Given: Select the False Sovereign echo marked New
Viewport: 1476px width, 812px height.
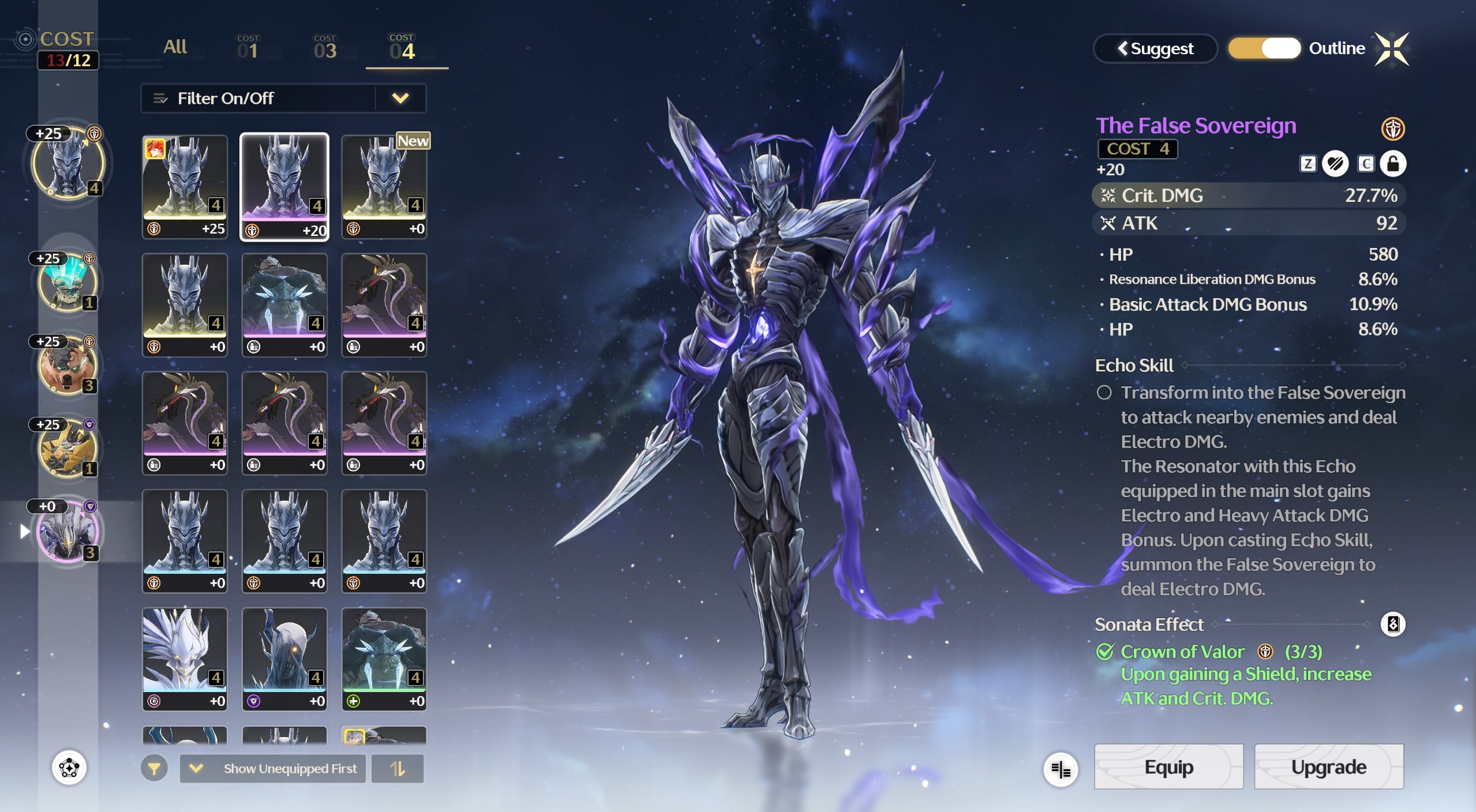Looking at the screenshot, I should pyautogui.click(x=384, y=186).
